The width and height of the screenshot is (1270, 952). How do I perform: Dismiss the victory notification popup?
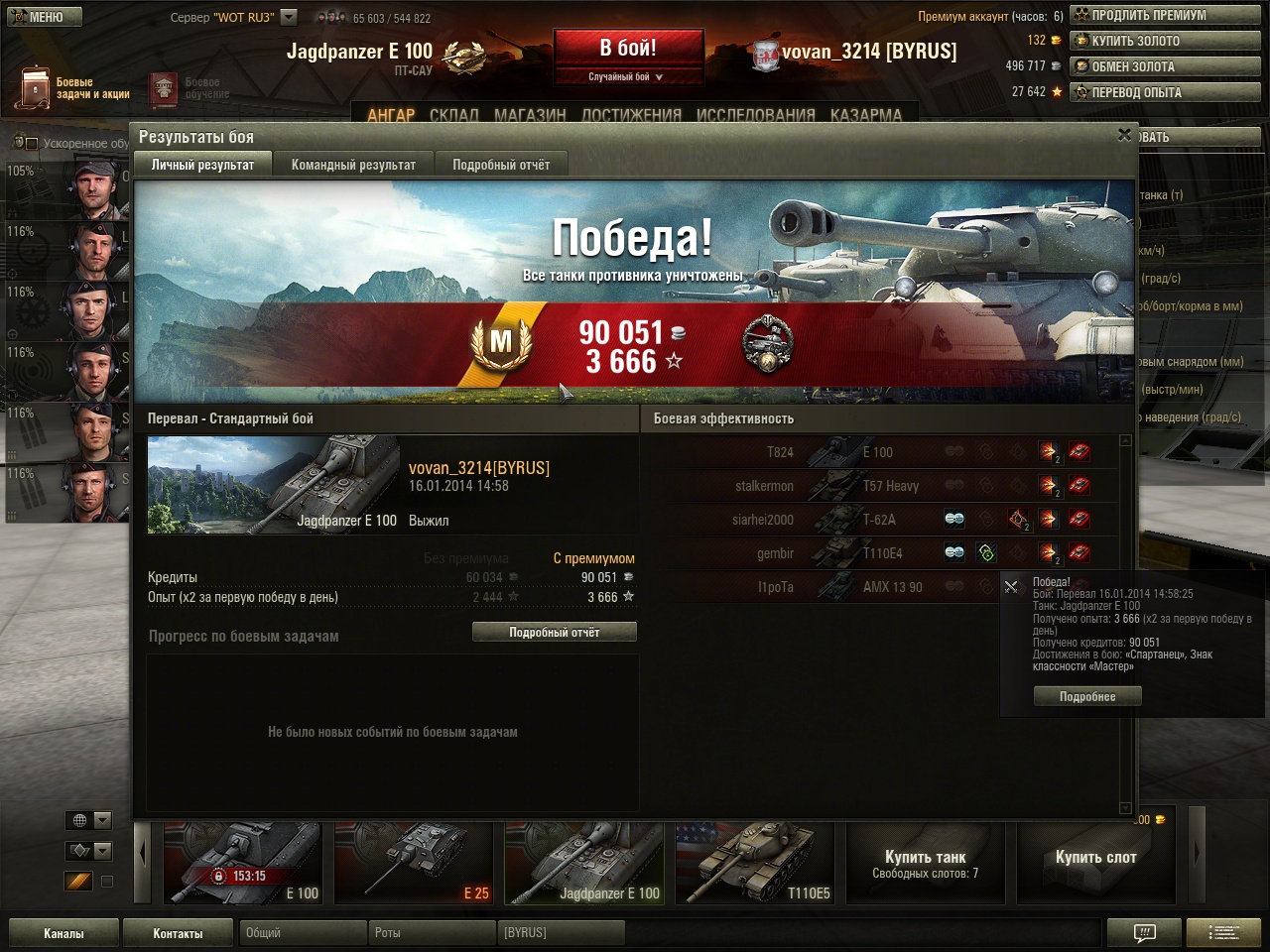1011,587
